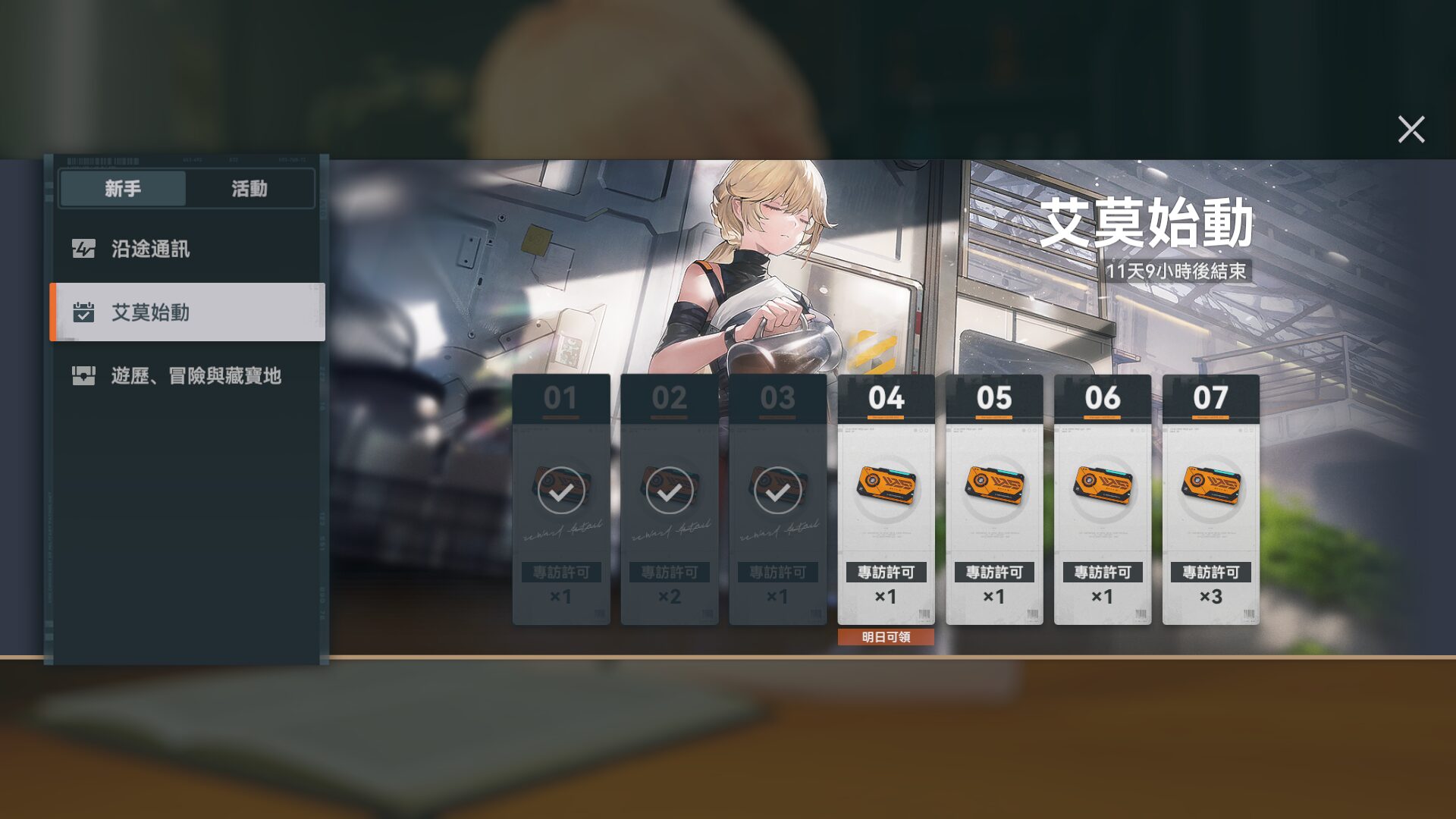Choose the day 05 reward card
The width and height of the screenshot is (1456, 819).
pyautogui.click(x=994, y=499)
